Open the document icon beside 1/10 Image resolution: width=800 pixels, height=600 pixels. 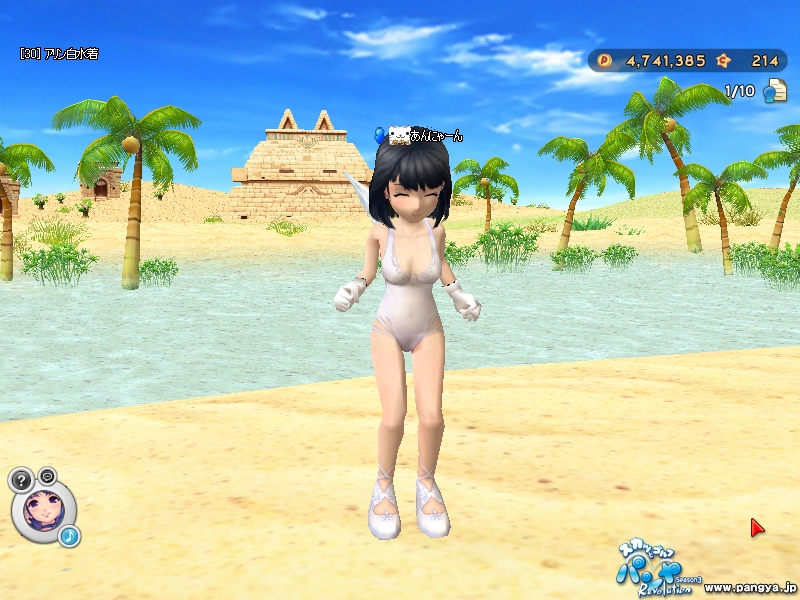[774, 92]
